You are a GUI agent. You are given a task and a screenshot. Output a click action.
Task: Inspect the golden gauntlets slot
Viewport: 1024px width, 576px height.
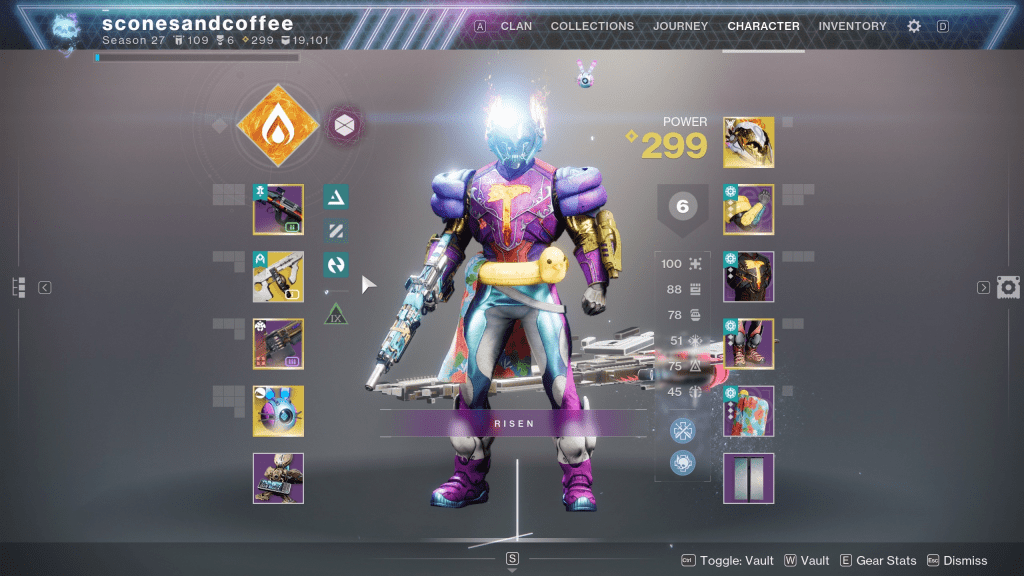point(748,210)
